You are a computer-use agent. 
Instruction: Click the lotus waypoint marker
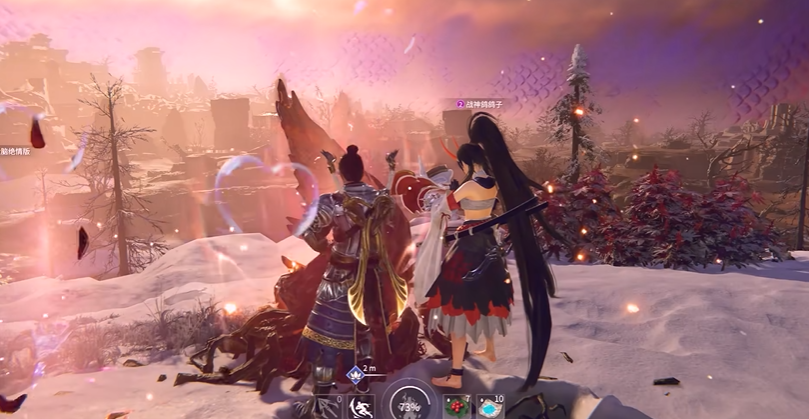[354, 375]
